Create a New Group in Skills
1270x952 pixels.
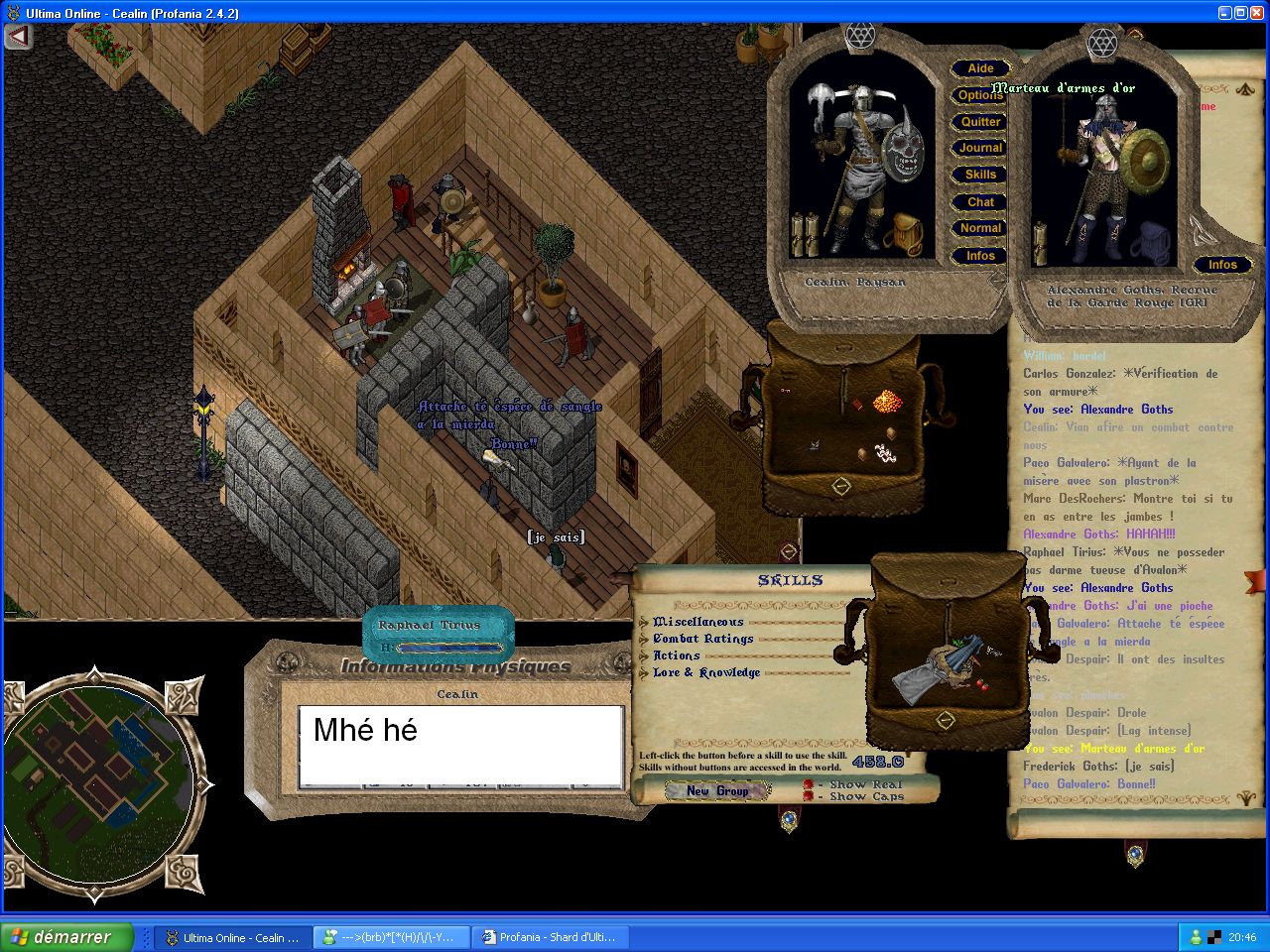click(x=717, y=790)
